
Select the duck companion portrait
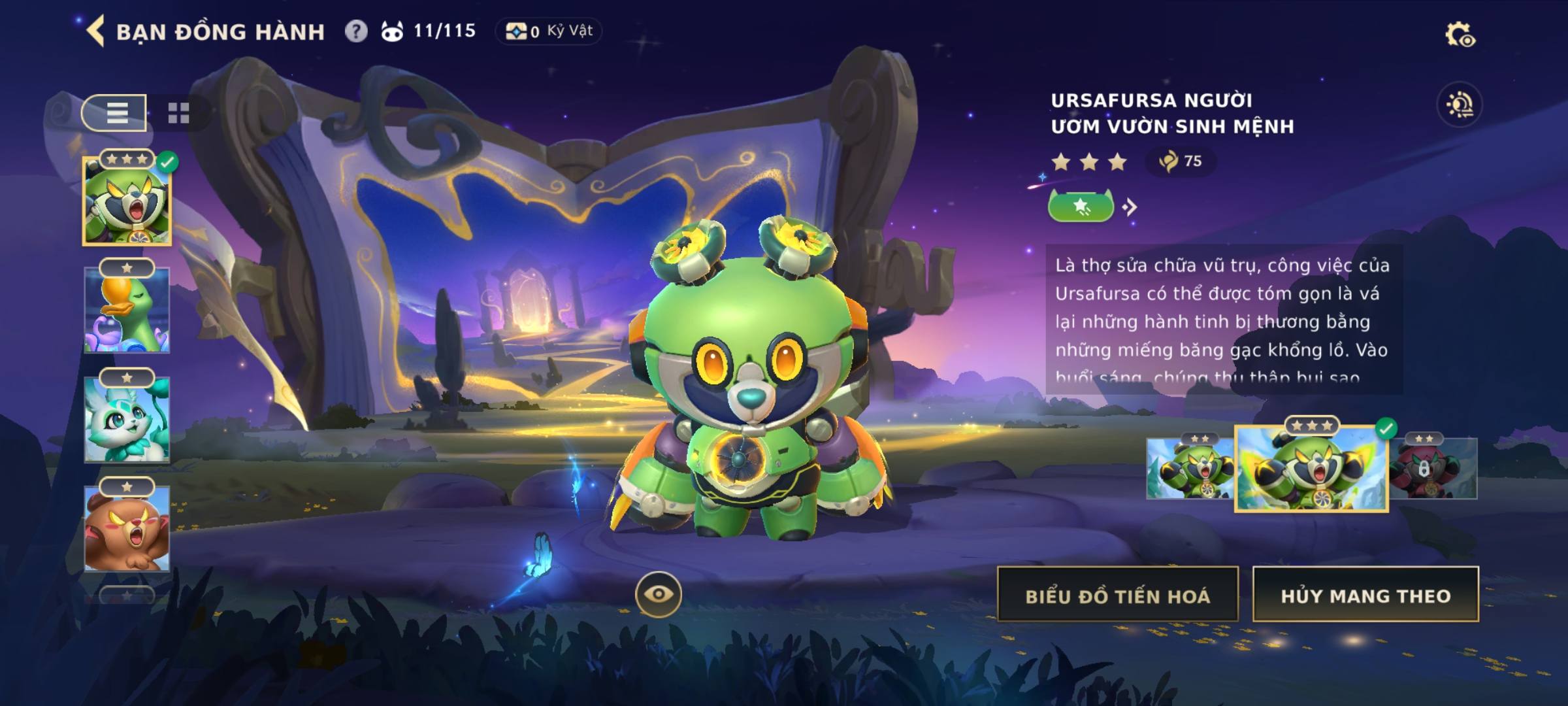coord(127,311)
